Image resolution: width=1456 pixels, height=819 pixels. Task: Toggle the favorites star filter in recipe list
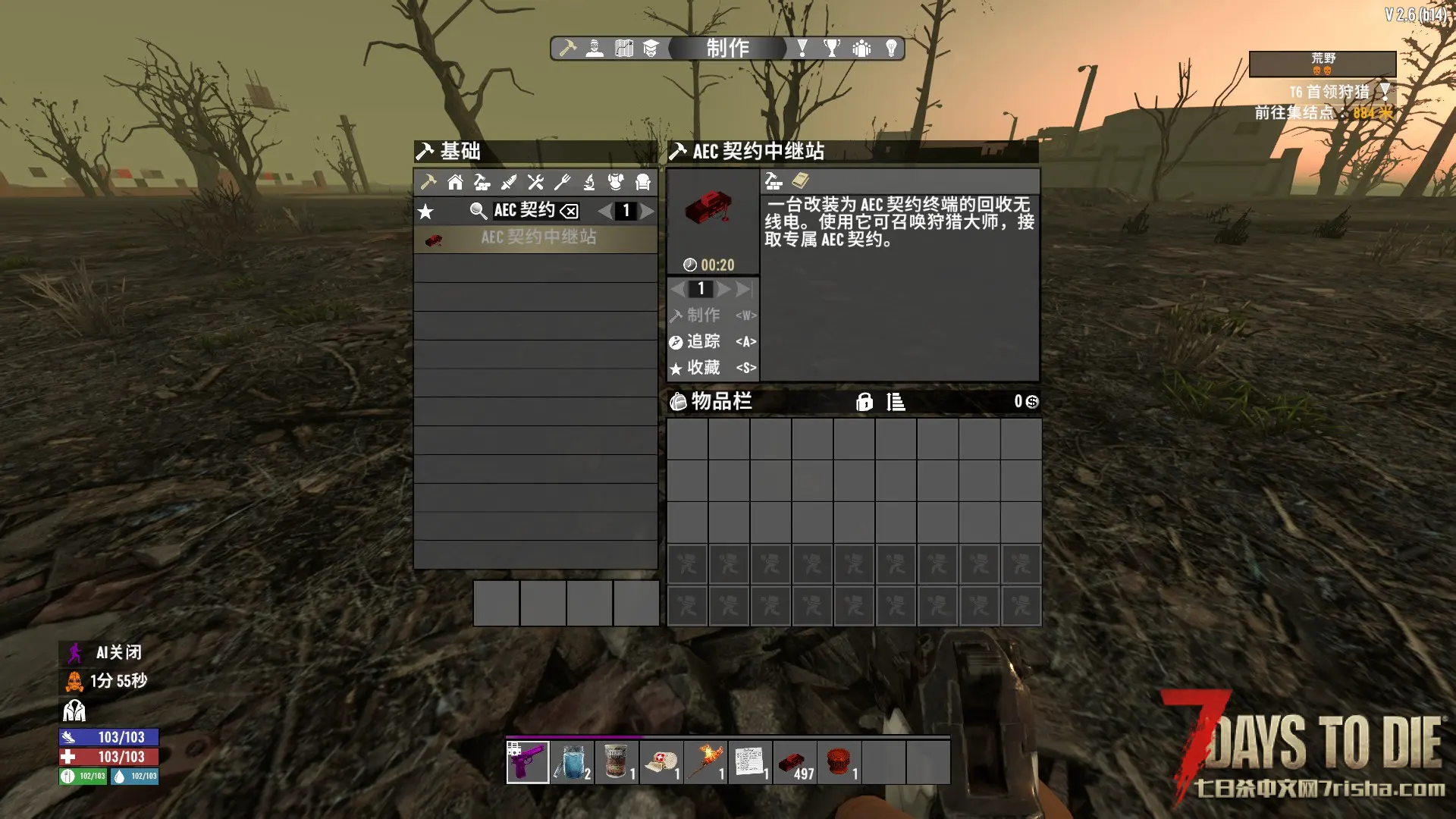point(426,212)
